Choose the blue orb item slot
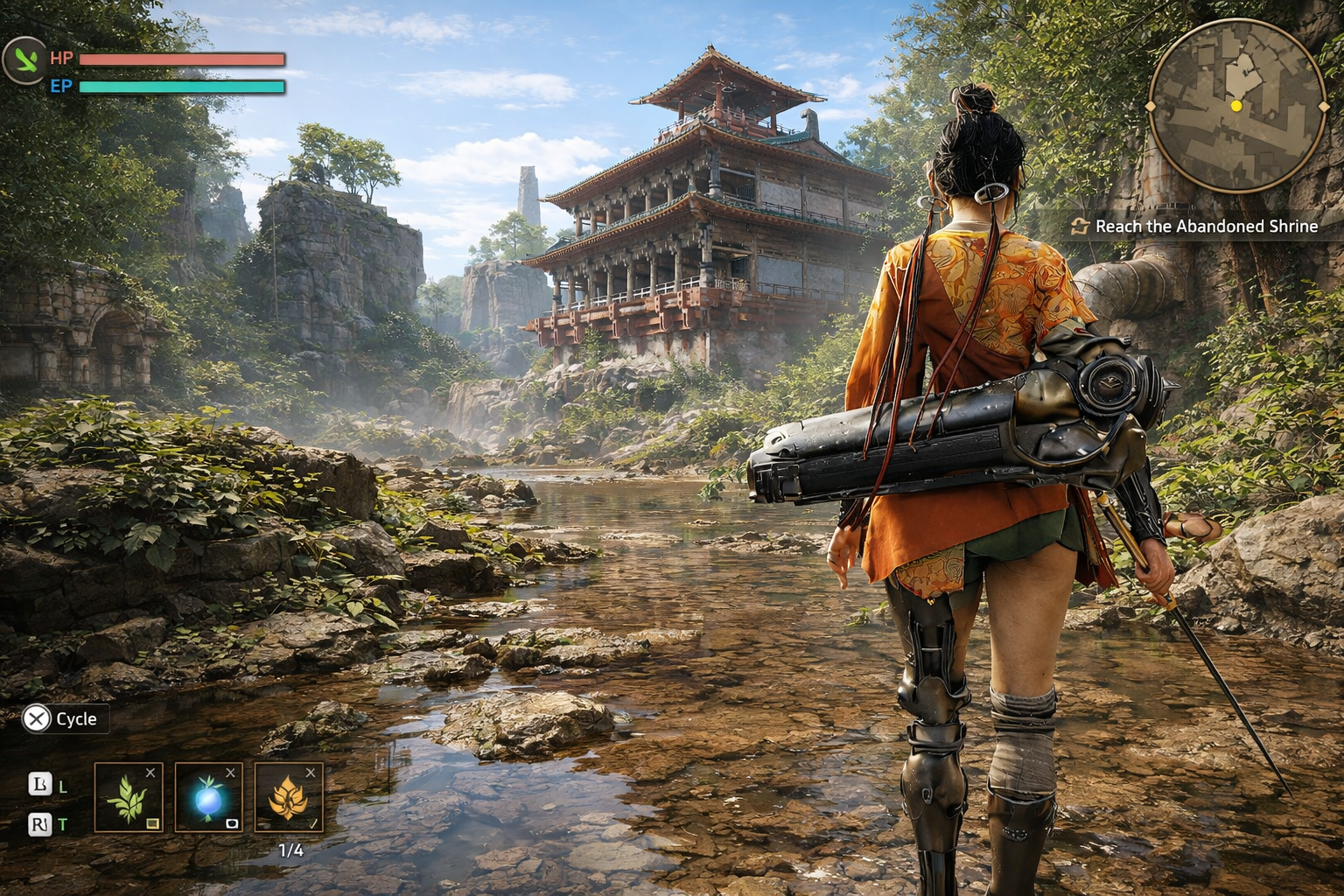This screenshot has height=896, width=1344. pyautogui.click(x=208, y=797)
